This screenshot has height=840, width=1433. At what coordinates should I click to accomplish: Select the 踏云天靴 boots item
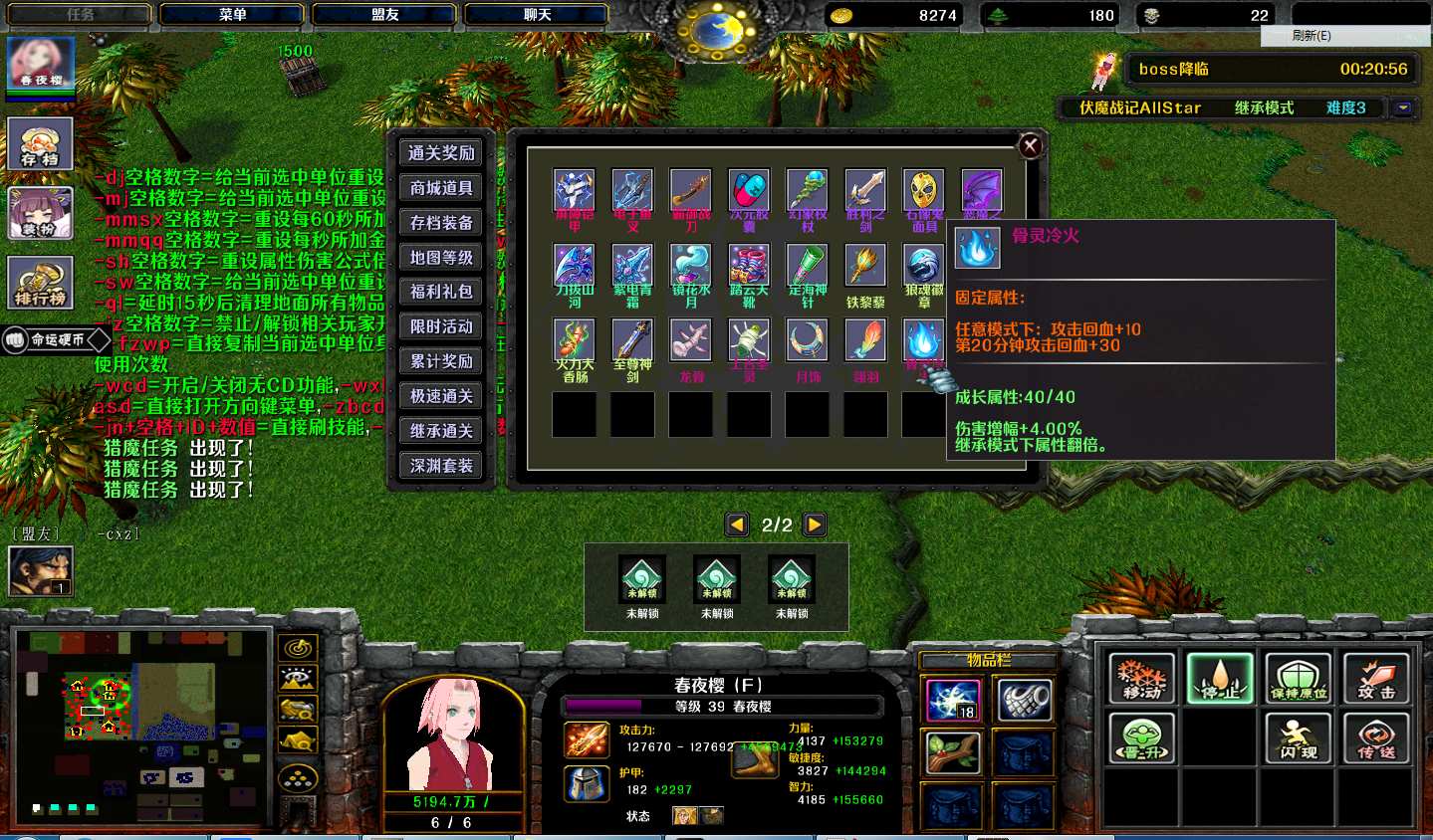click(x=749, y=267)
